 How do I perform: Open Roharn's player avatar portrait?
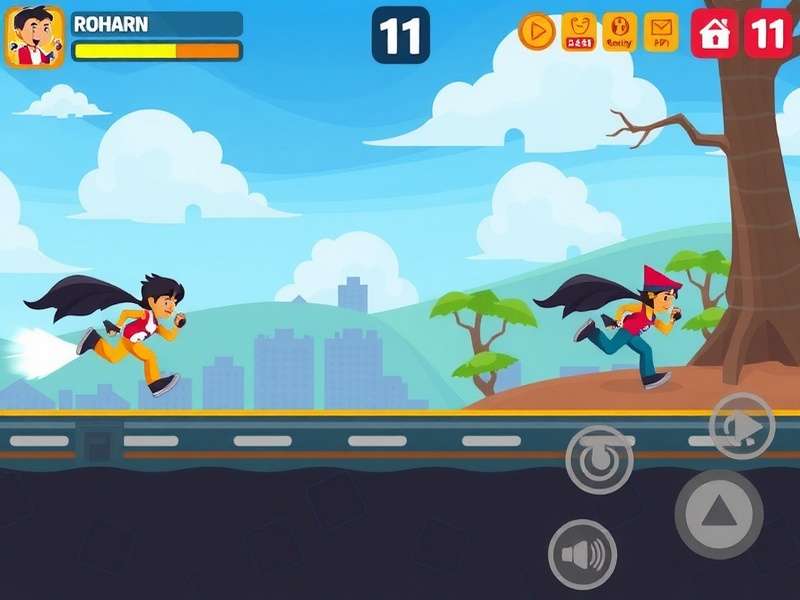(x=35, y=37)
